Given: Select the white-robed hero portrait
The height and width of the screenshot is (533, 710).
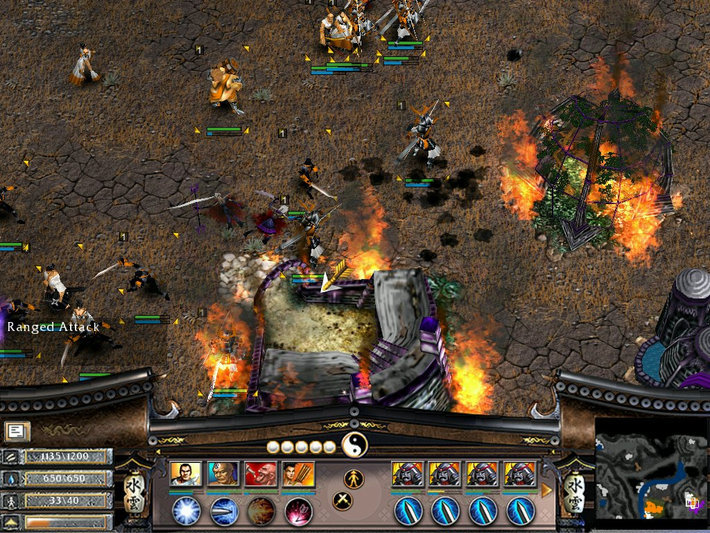Looking at the screenshot, I should tap(186, 473).
